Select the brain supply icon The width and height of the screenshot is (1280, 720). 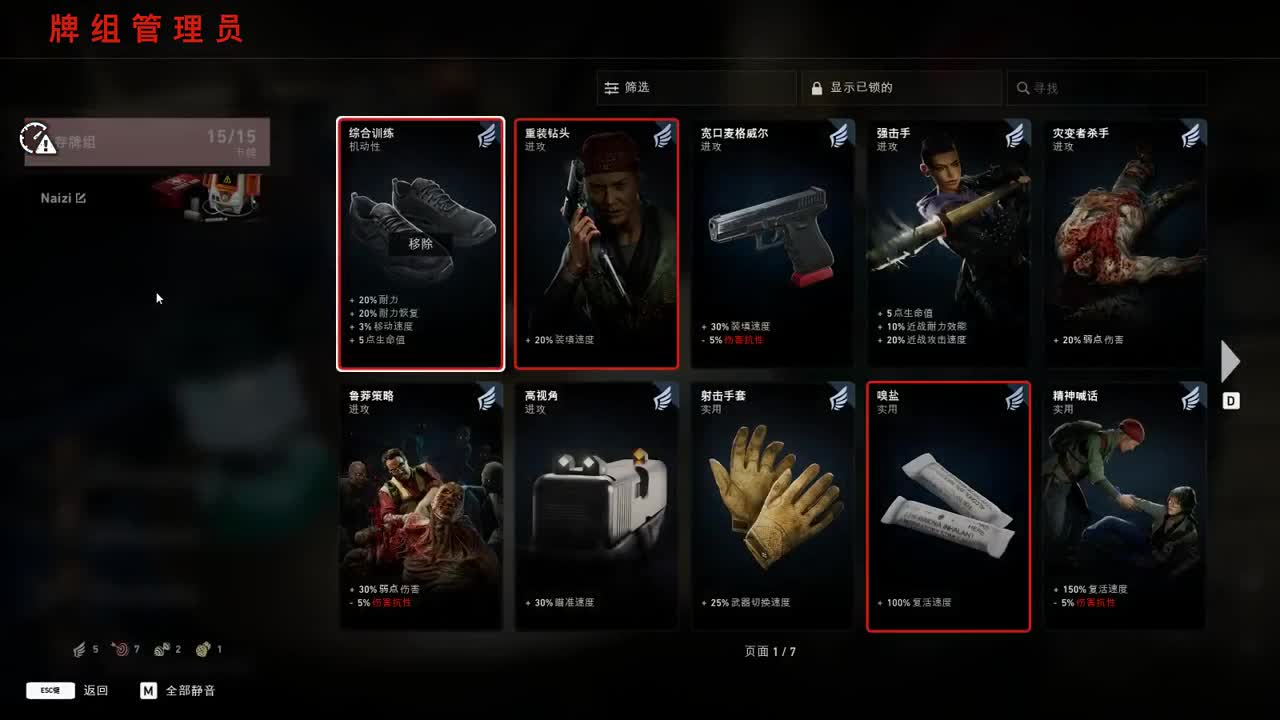(x=202, y=648)
